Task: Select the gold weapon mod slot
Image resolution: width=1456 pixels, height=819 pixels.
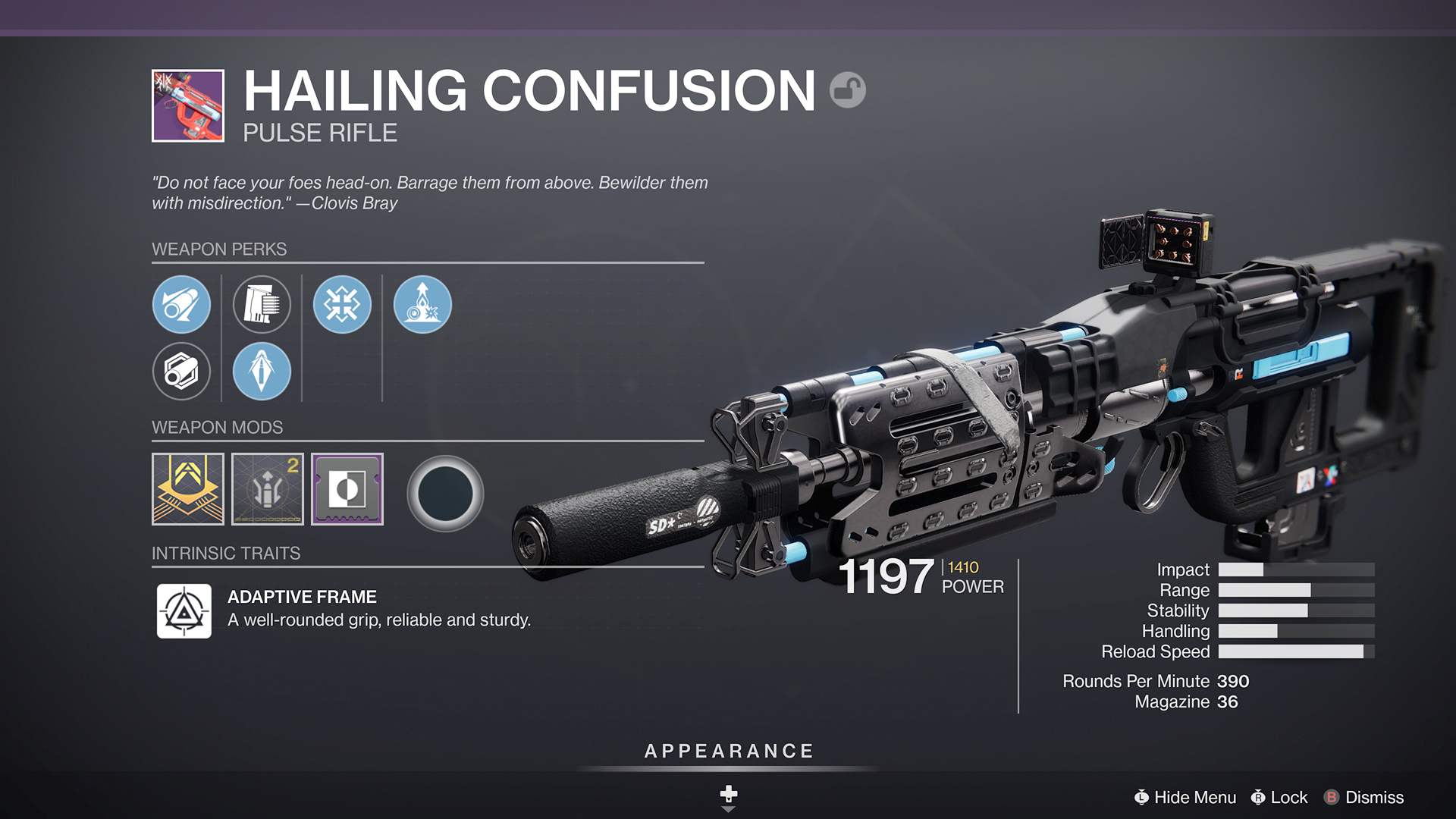Action: click(x=187, y=489)
